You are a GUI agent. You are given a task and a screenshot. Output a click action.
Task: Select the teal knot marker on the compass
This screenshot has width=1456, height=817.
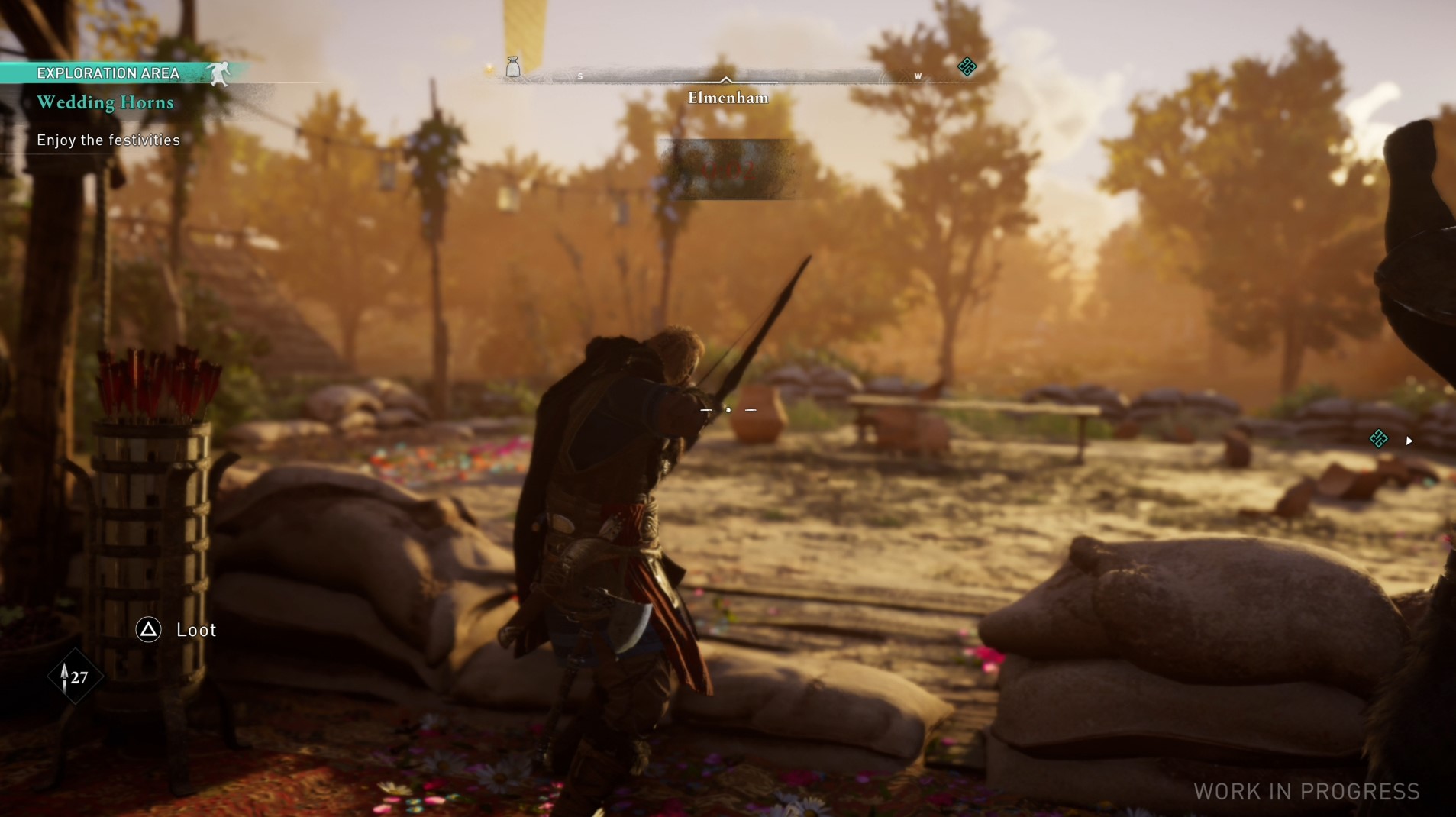(967, 67)
